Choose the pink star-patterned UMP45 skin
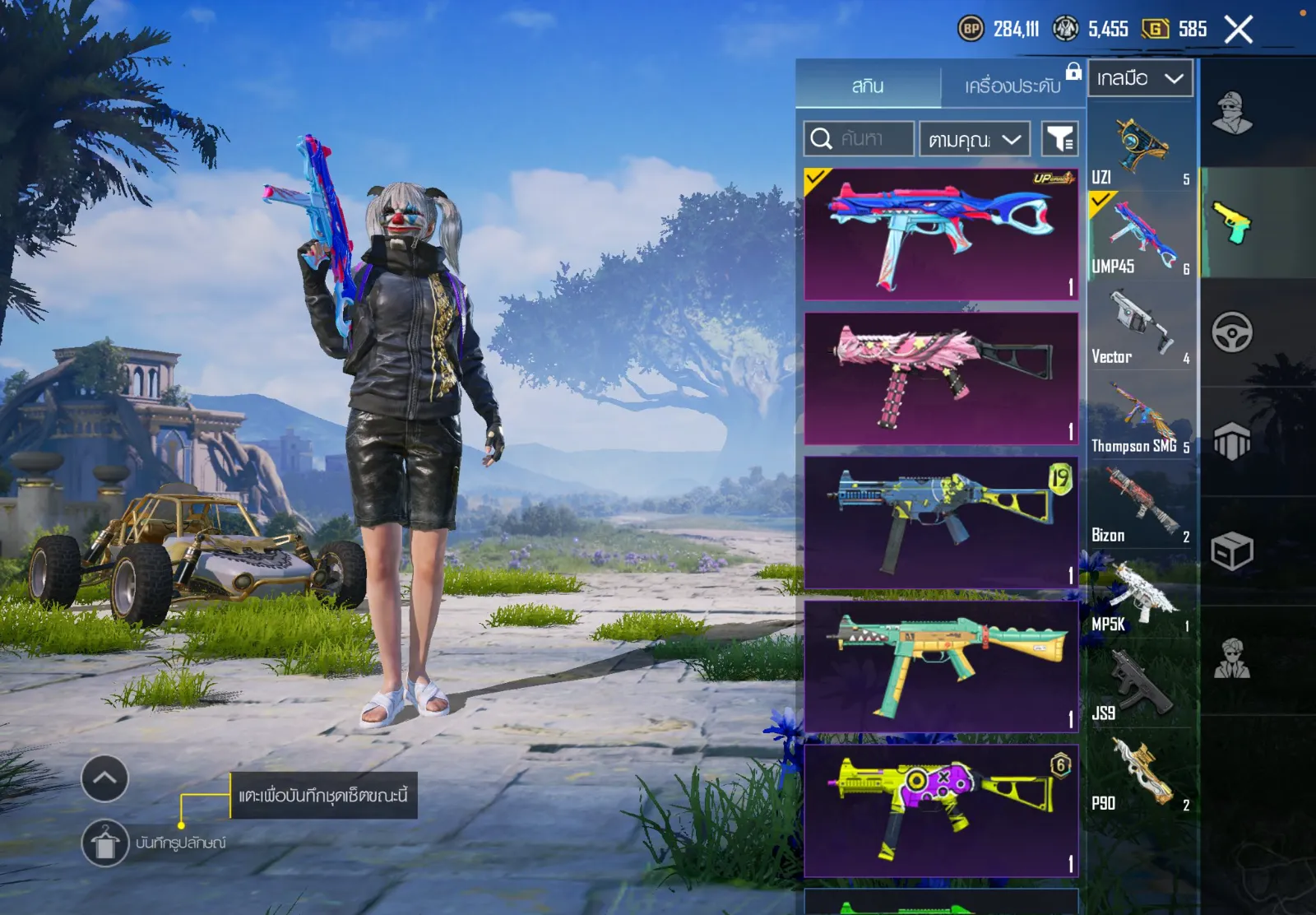Screen dimensions: 1316x915 [941, 379]
